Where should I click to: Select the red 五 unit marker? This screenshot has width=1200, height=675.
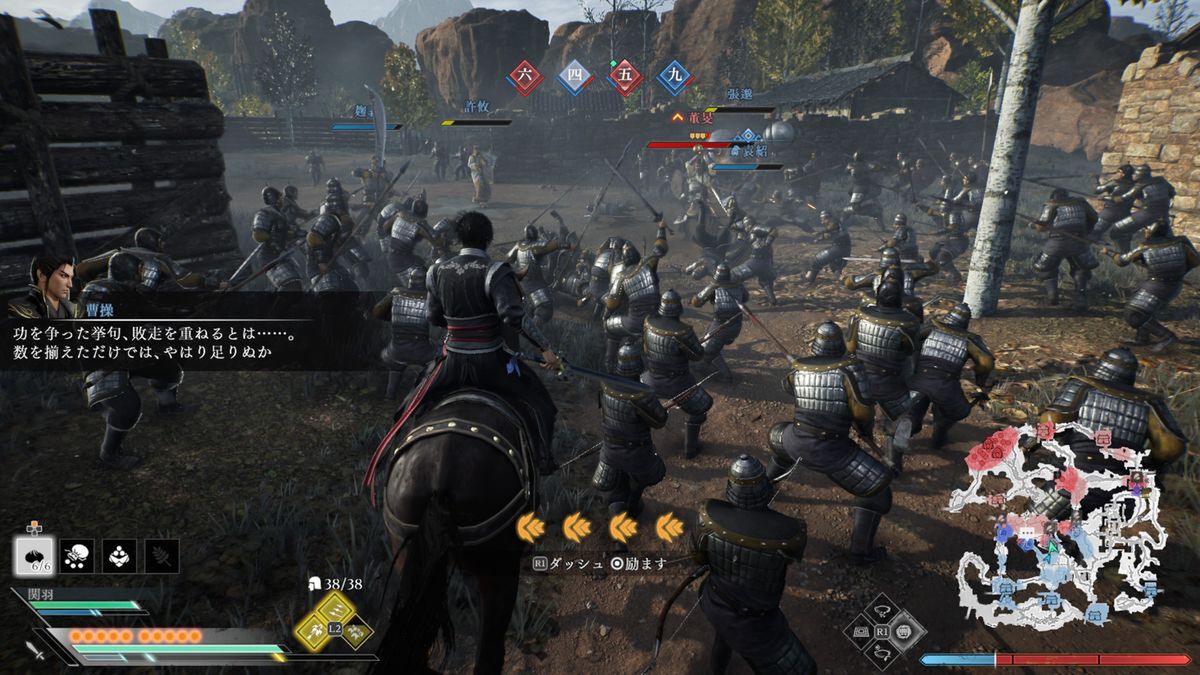tap(625, 77)
